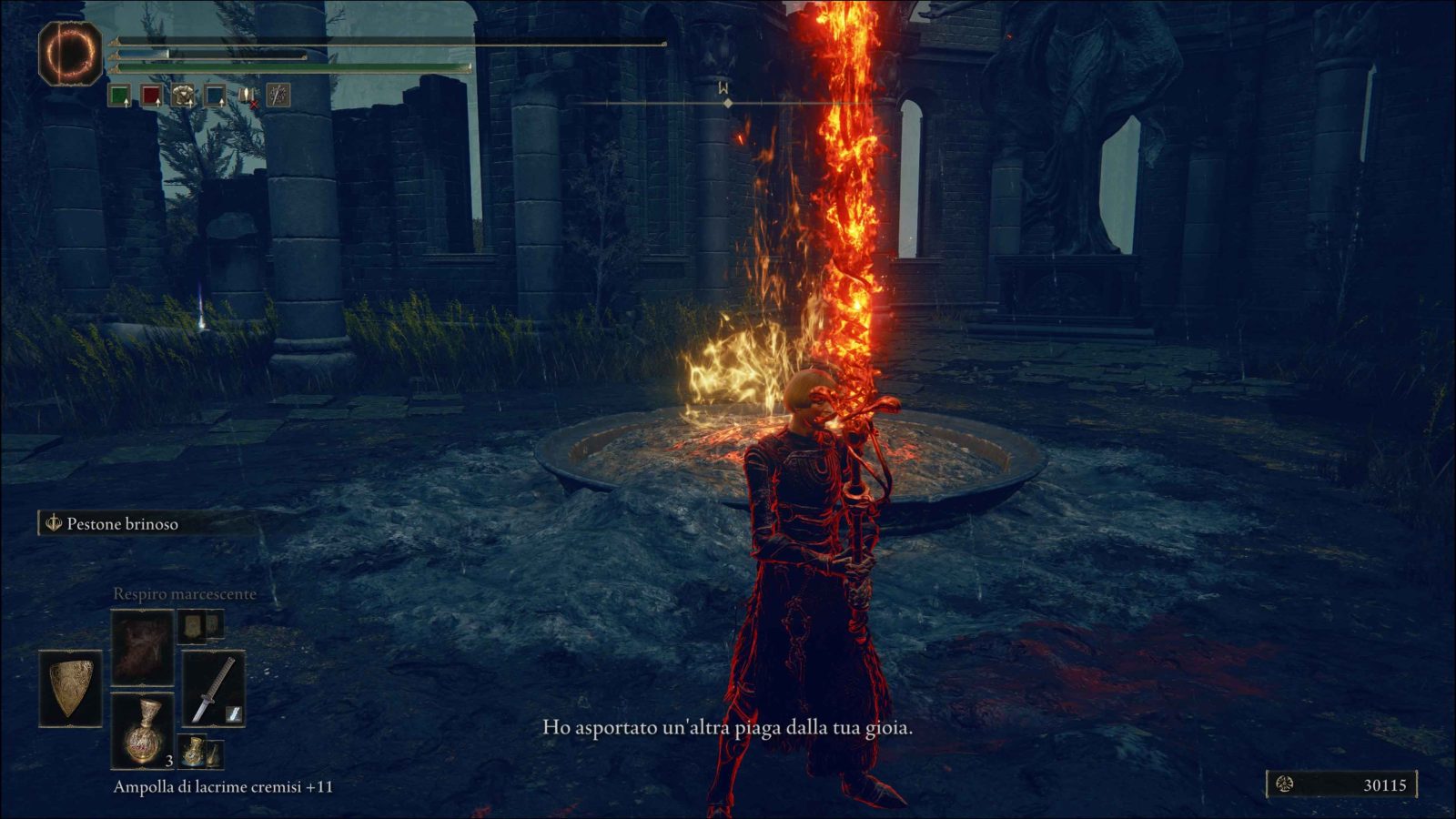This screenshot has width=1456, height=819.
Task: Click the Pestone brinoso skill label
Action: click(x=122, y=523)
